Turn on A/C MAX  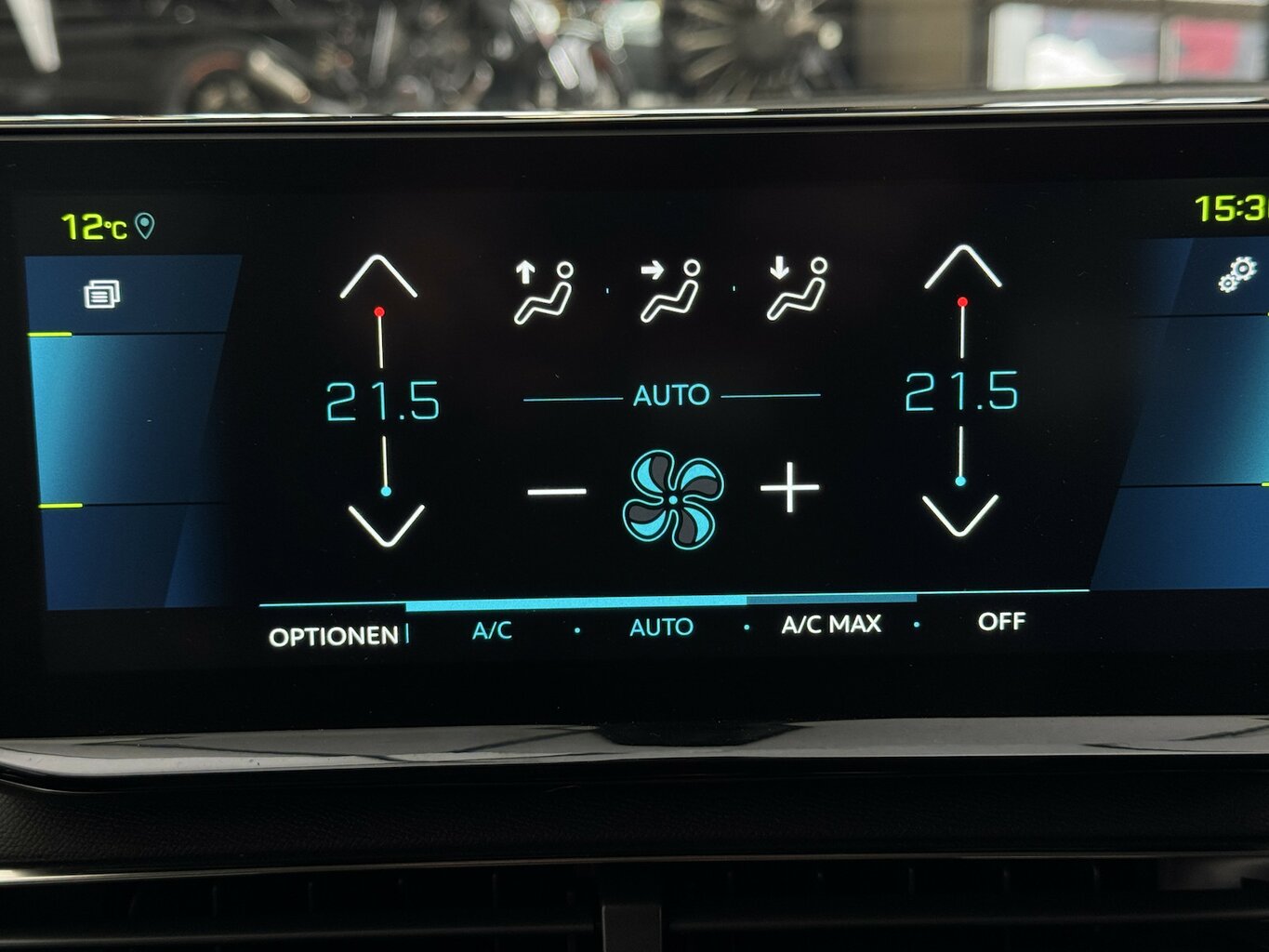point(831,624)
